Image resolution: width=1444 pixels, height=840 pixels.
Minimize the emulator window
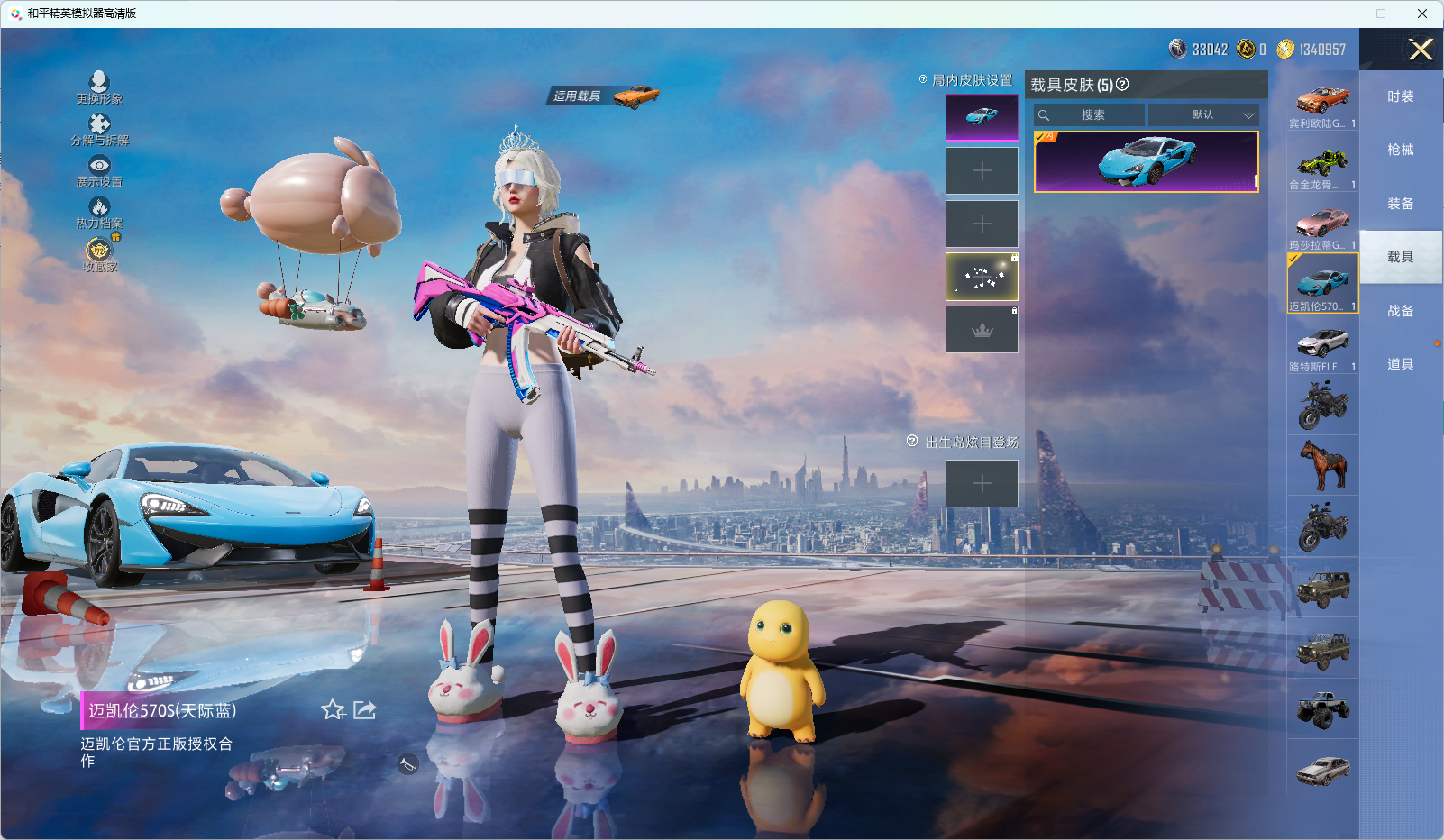[x=1340, y=14]
